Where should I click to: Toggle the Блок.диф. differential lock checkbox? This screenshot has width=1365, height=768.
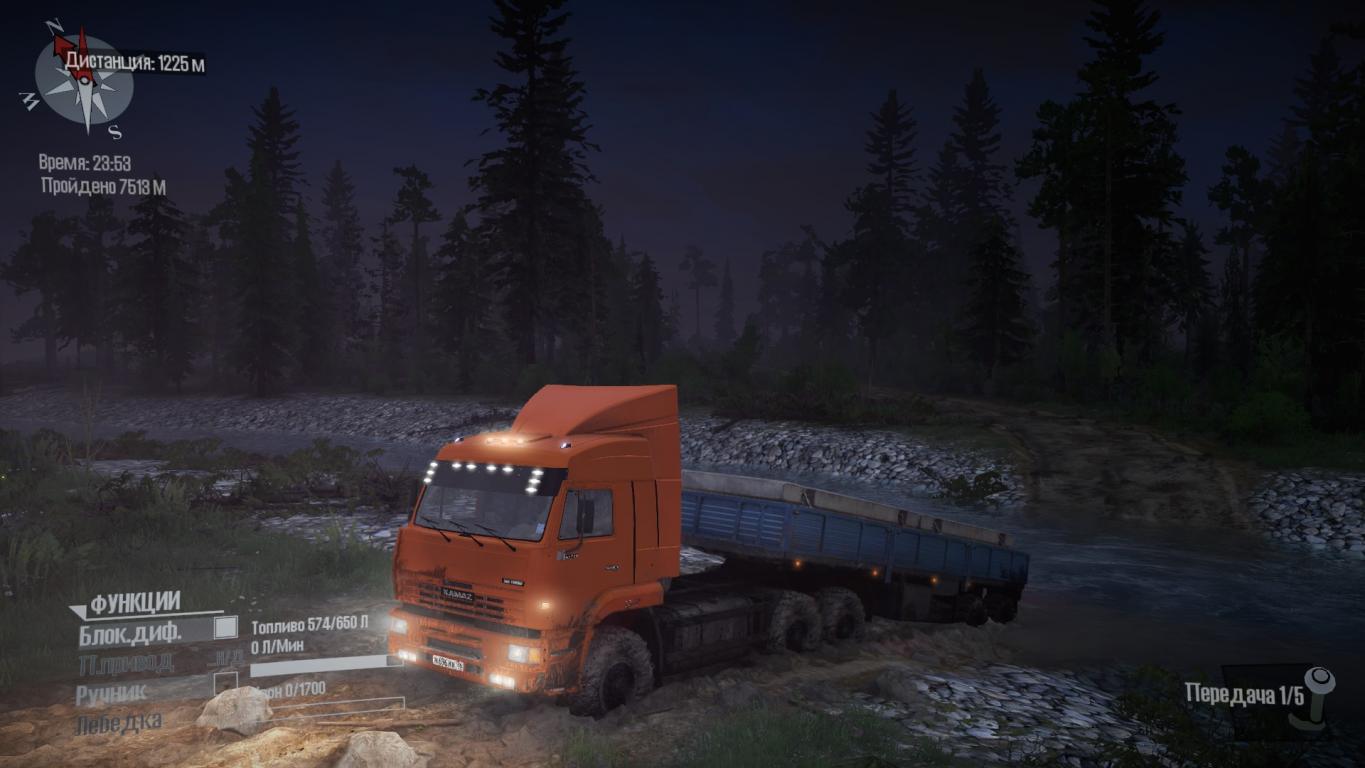coord(226,628)
